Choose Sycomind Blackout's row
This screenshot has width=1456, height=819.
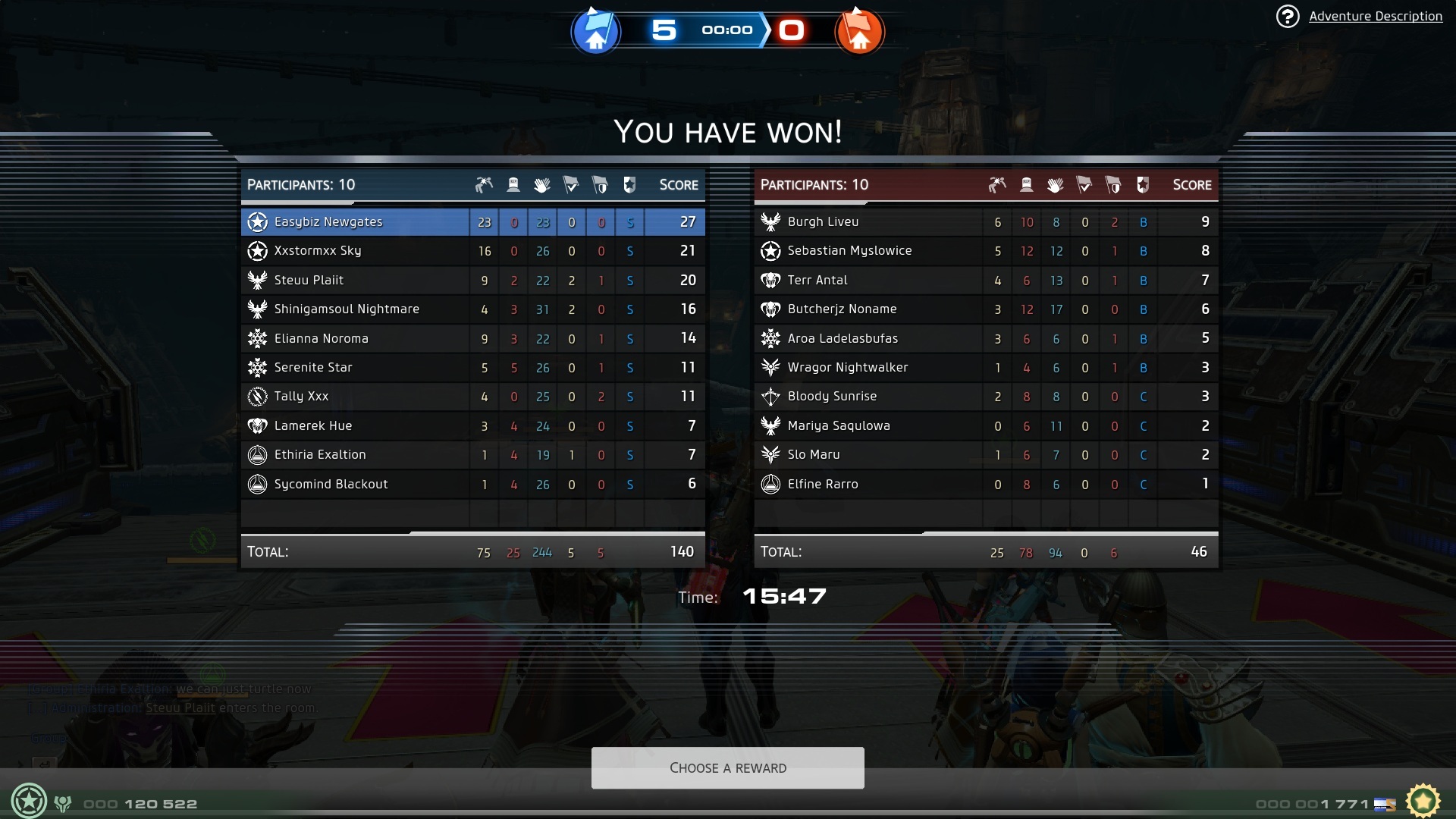[331, 485]
